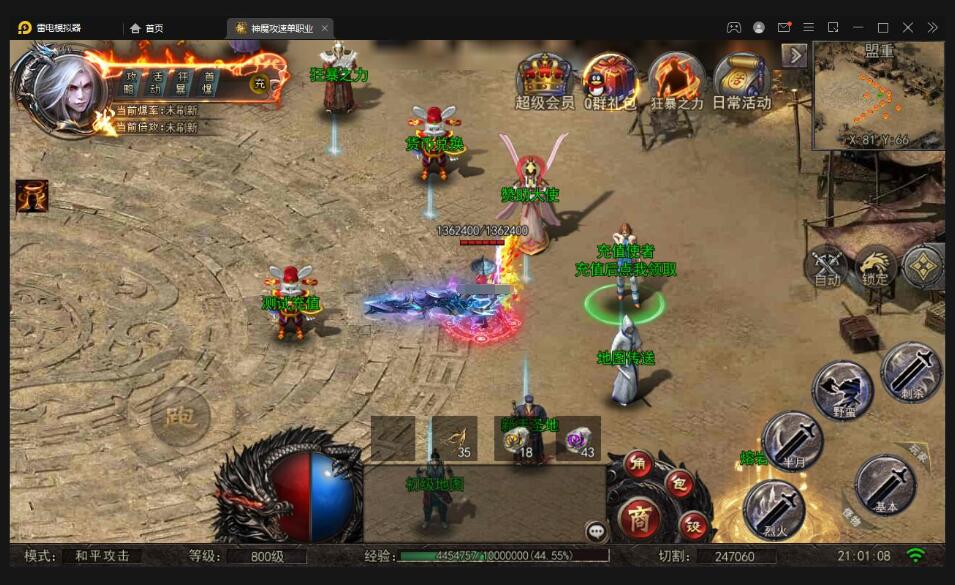Open the Q群礼包 gift pack
The image size is (955, 585).
(609, 76)
